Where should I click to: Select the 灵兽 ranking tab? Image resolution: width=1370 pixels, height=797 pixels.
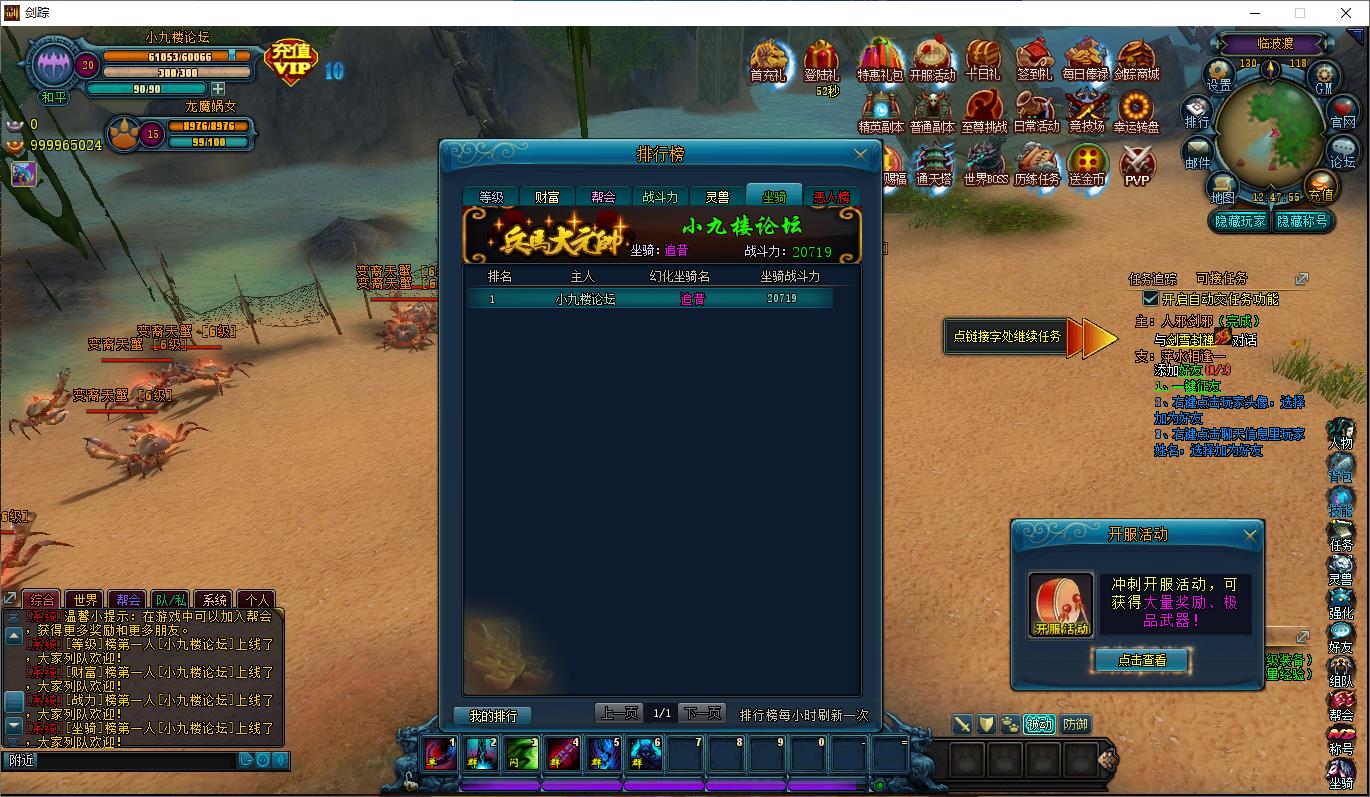[717, 197]
